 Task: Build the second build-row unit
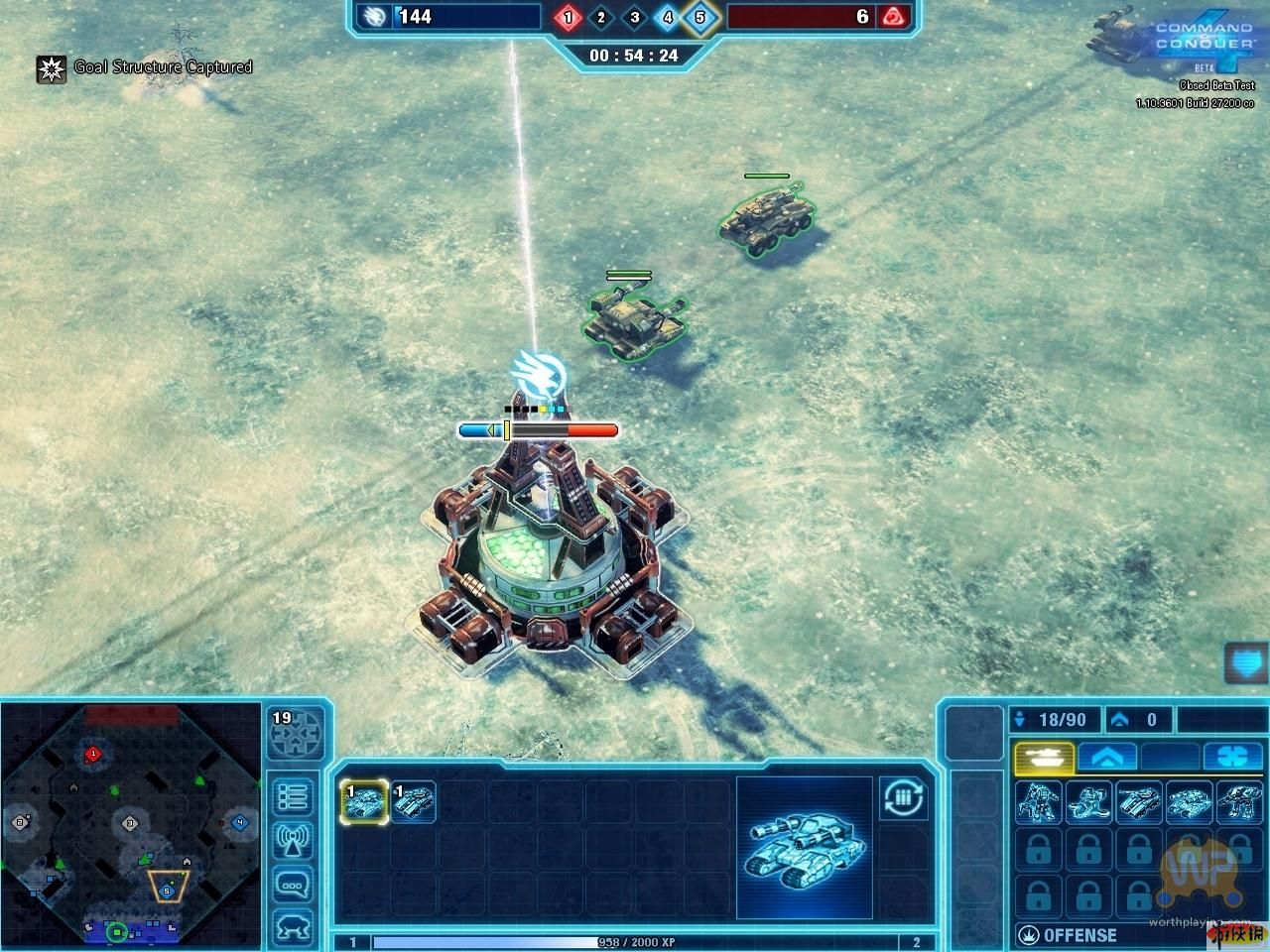(1088, 802)
